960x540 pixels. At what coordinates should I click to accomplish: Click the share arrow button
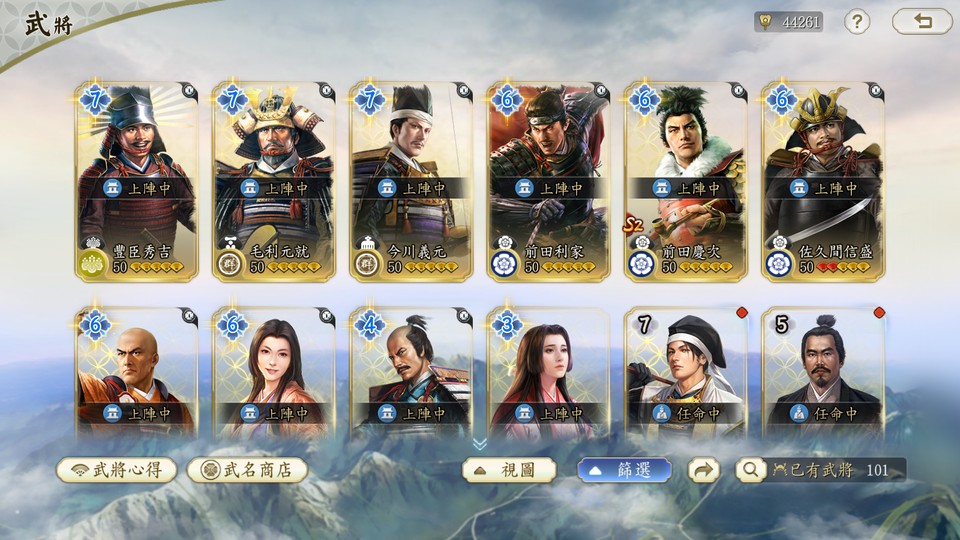(x=704, y=470)
